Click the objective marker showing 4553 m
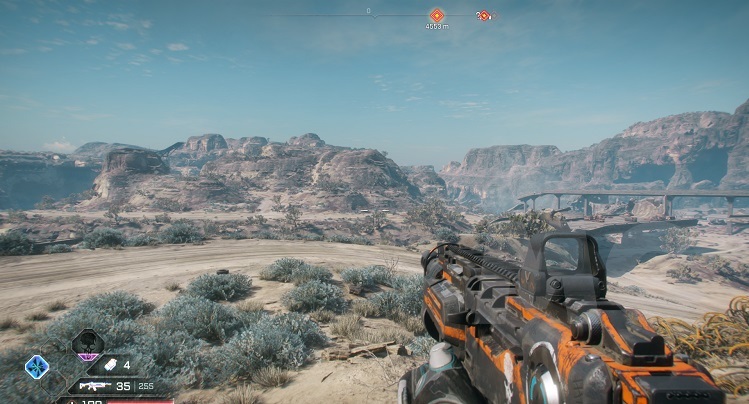Screen dimensions: 749x404 click(436, 15)
